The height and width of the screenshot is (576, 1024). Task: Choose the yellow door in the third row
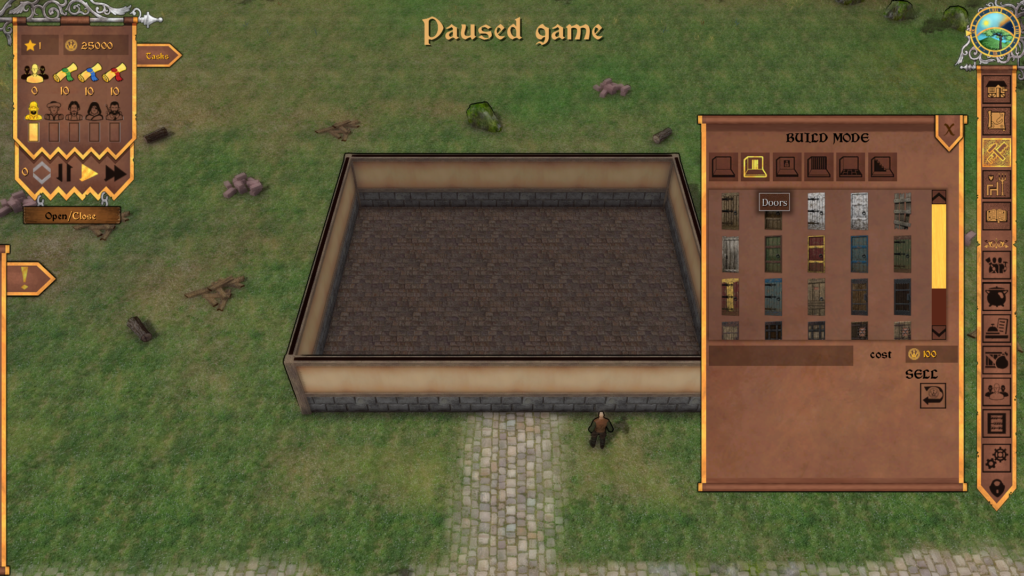pyautogui.click(x=730, y=296)
